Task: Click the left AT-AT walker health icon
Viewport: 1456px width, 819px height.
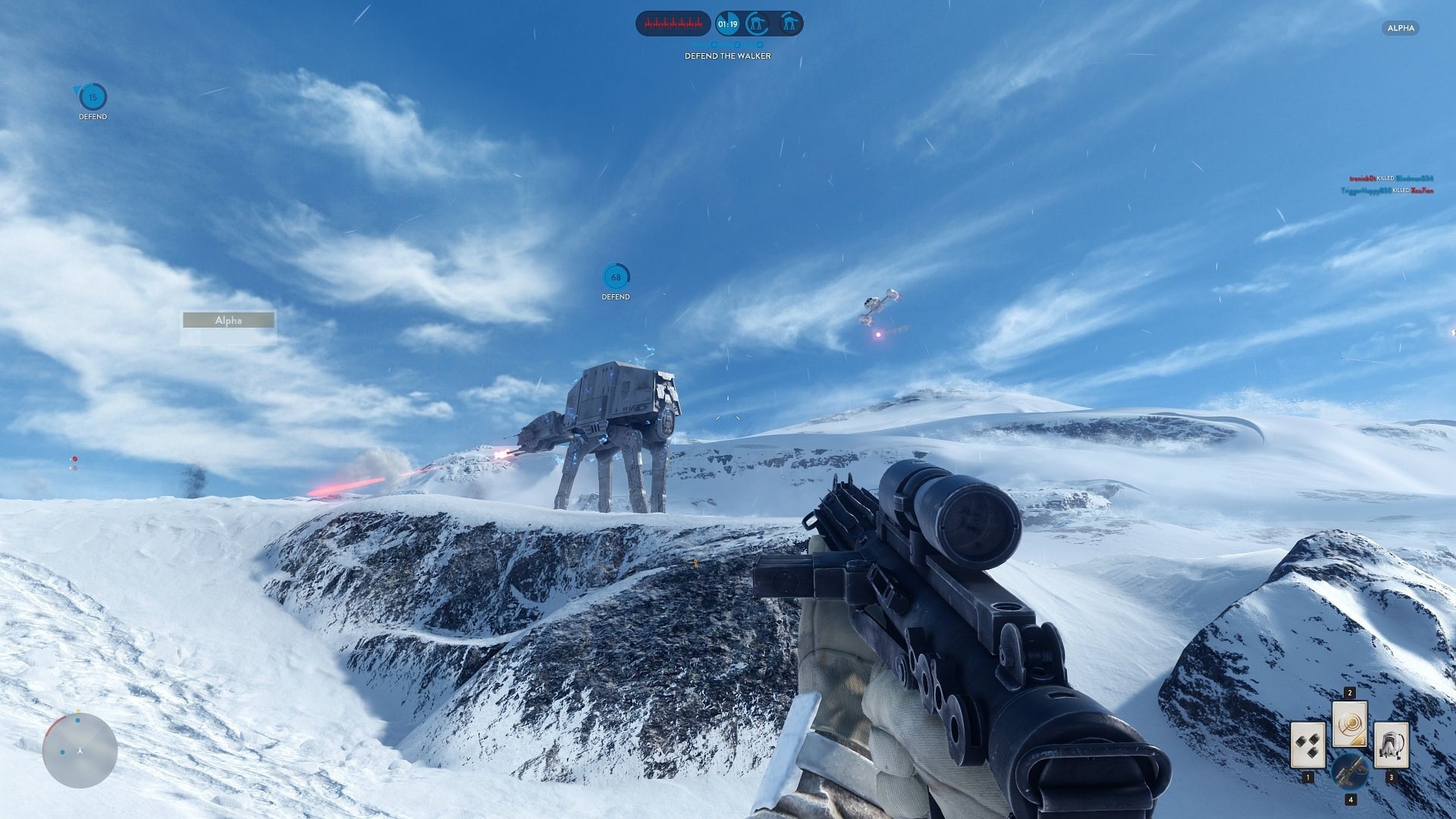Action: click(x=758, y=24)
